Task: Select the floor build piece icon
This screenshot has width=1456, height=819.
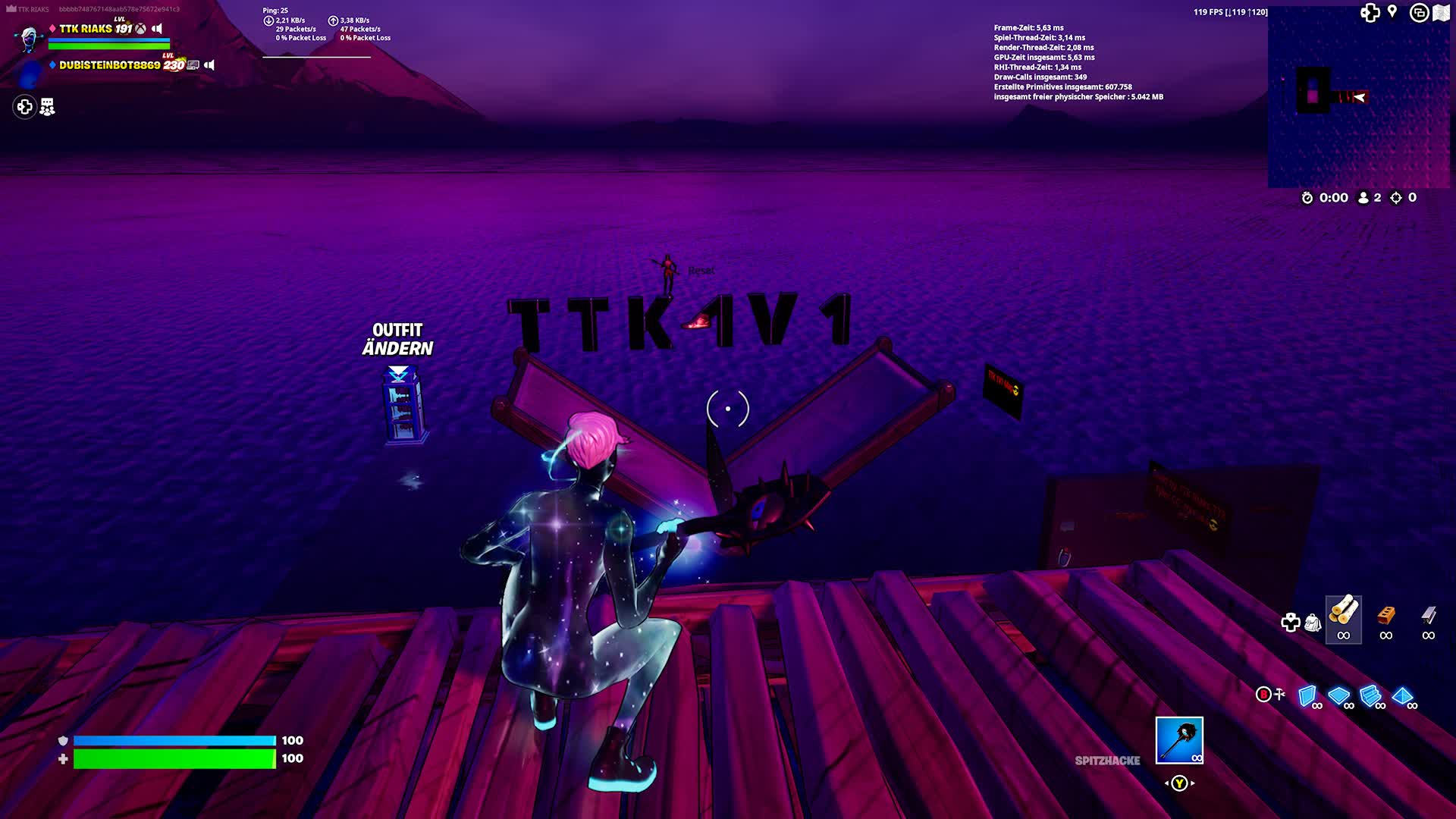Action: click(x=1338, y=695)
